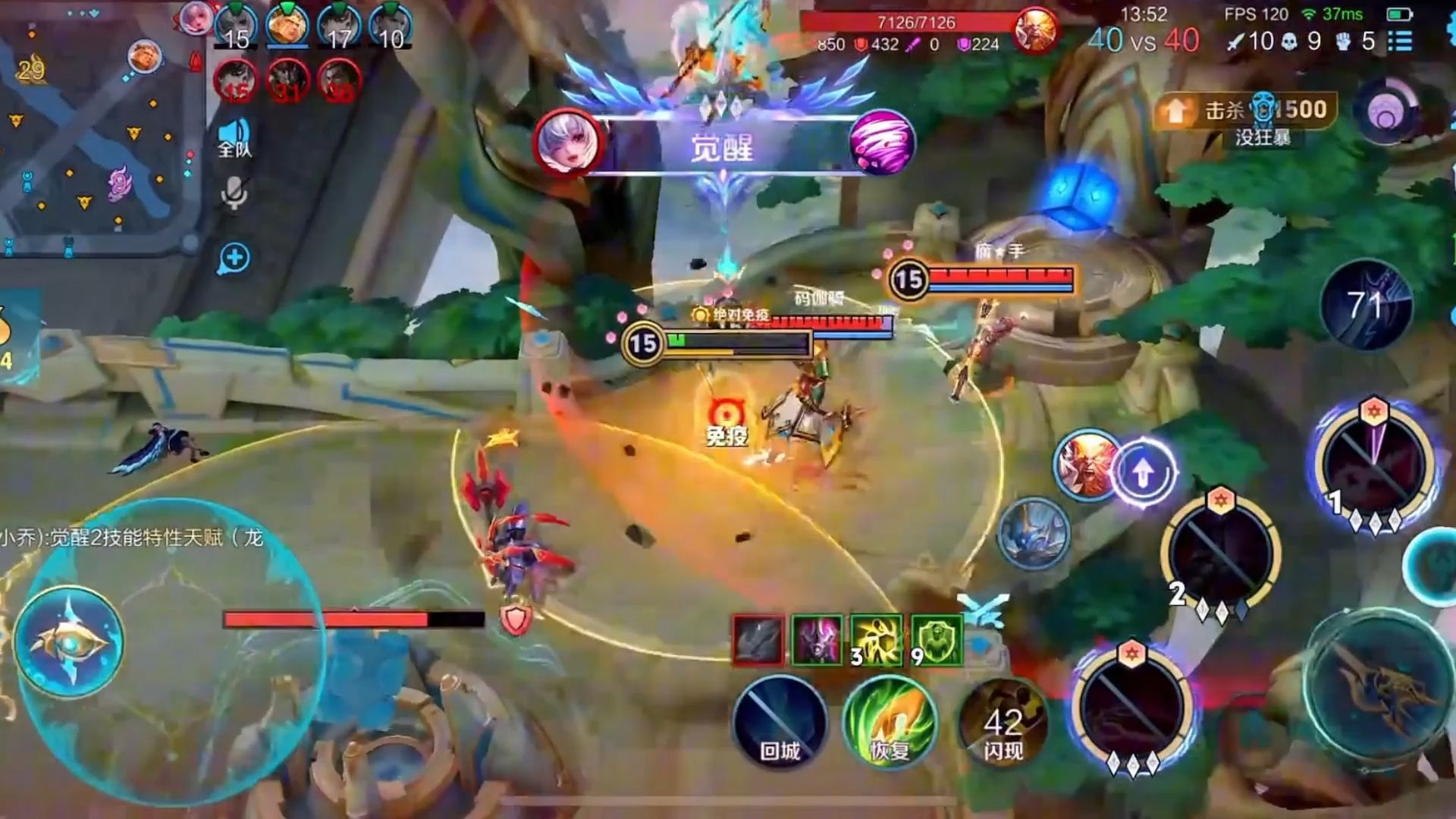Use the 闪现 flash spell
The width and height of the screenshot is (1456, 819).
(1003, 722)
